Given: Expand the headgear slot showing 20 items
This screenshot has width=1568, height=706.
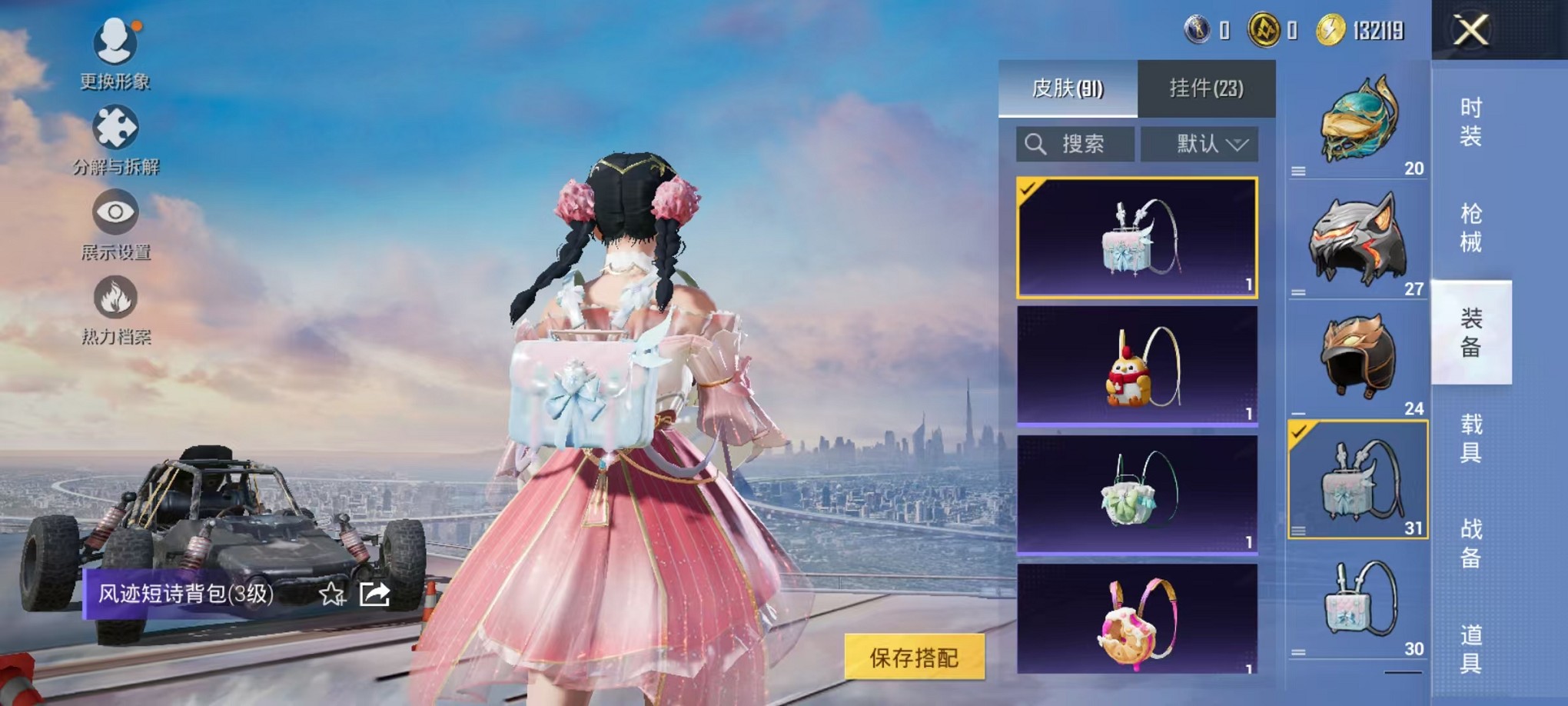Looking at the screenshot, I should pyautogui.click(x=1358, y=123).
